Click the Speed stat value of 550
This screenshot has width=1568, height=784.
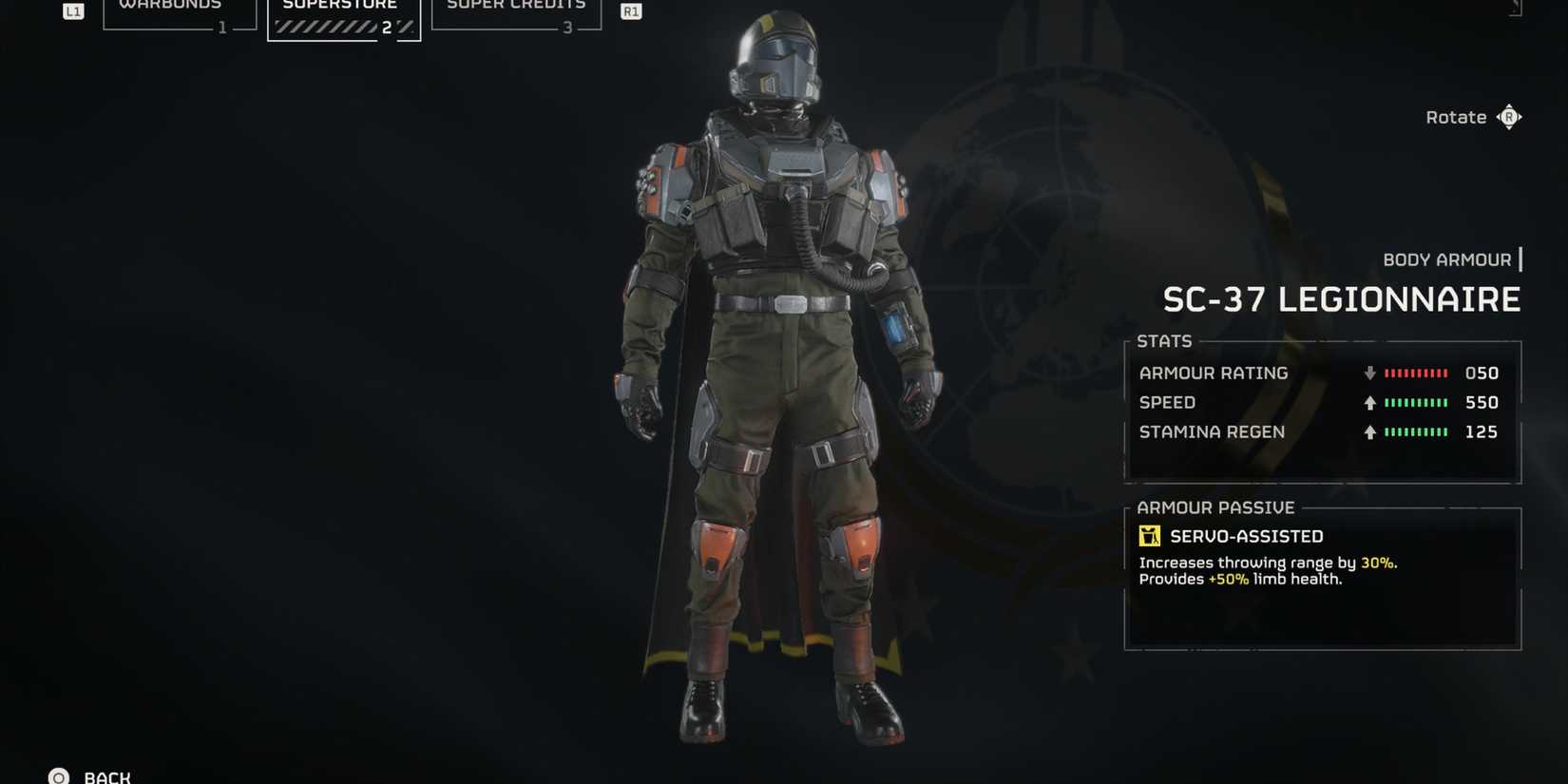(x=1482, y=402)
